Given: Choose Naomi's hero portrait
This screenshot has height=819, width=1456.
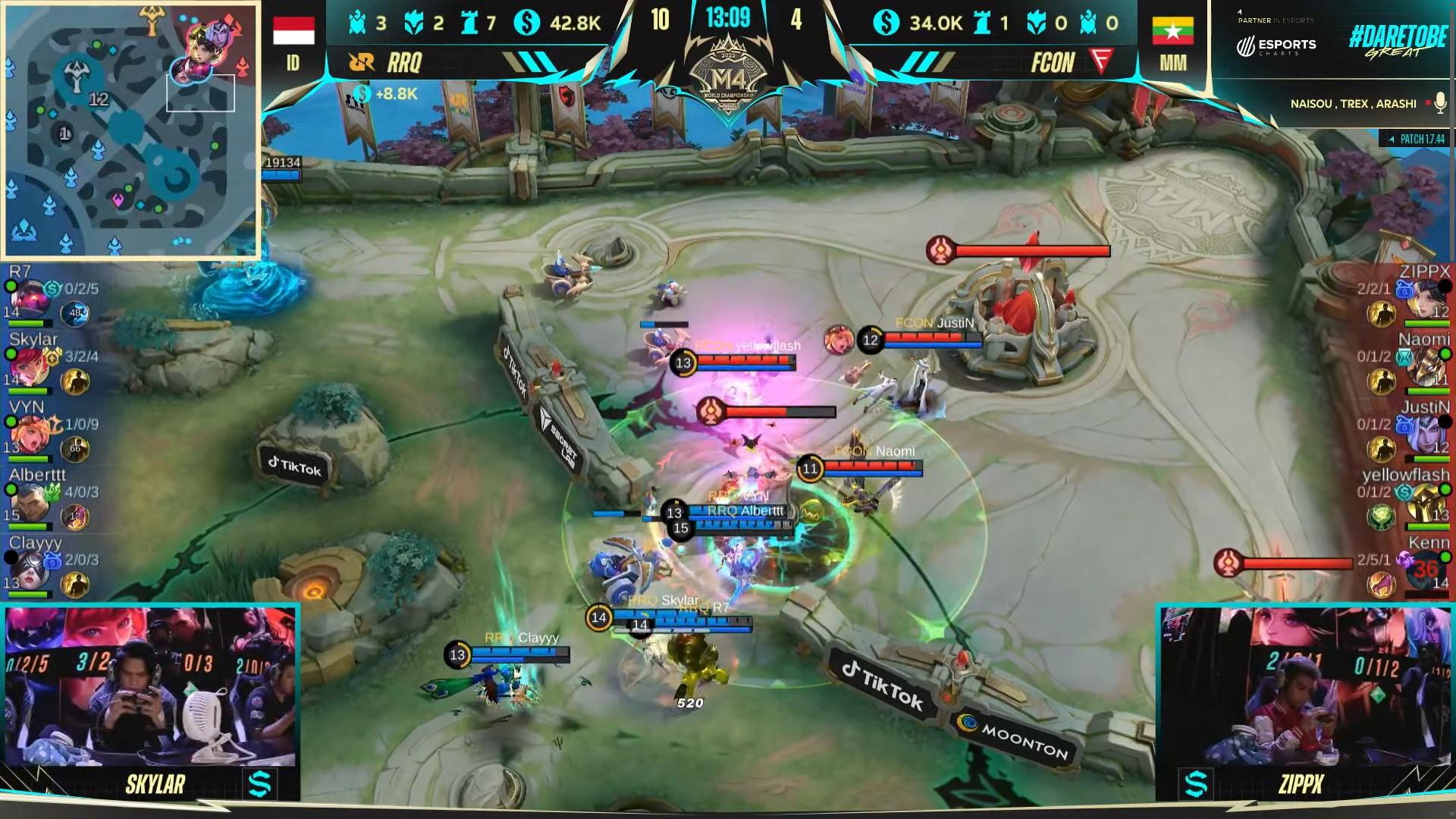Looking at the screenshot, I should (1427, 367).
